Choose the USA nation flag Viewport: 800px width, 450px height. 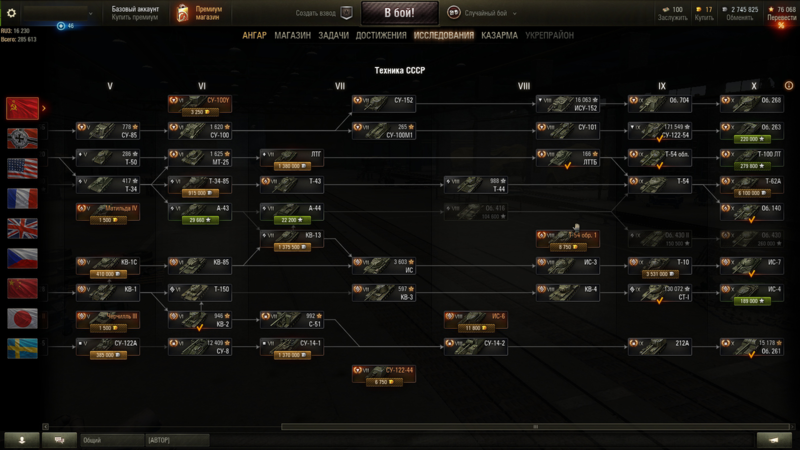point(20,167)
